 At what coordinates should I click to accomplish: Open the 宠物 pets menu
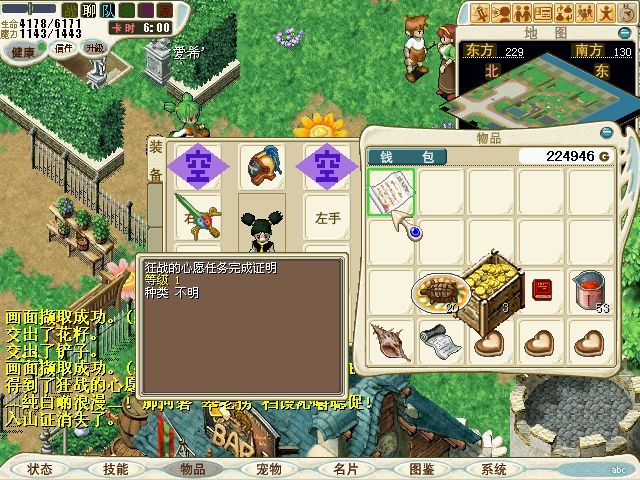pyautogui.click(x=268, y=468)
